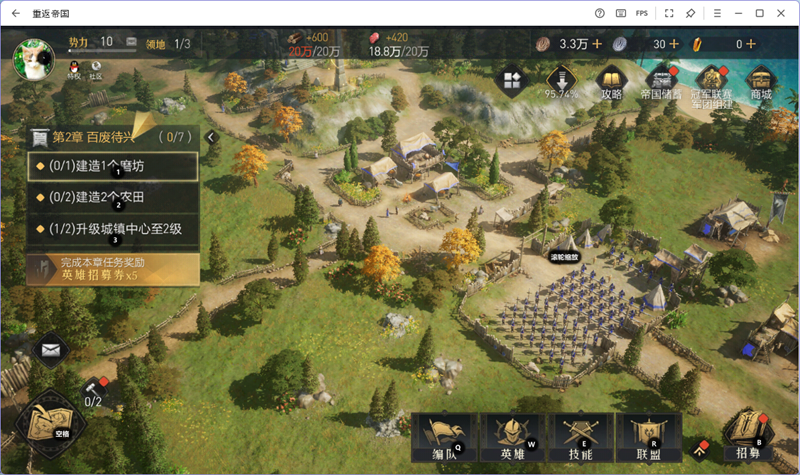Open the Chapter 2 quest header
This screenshot has width=800, height=475.
point(110,137)
